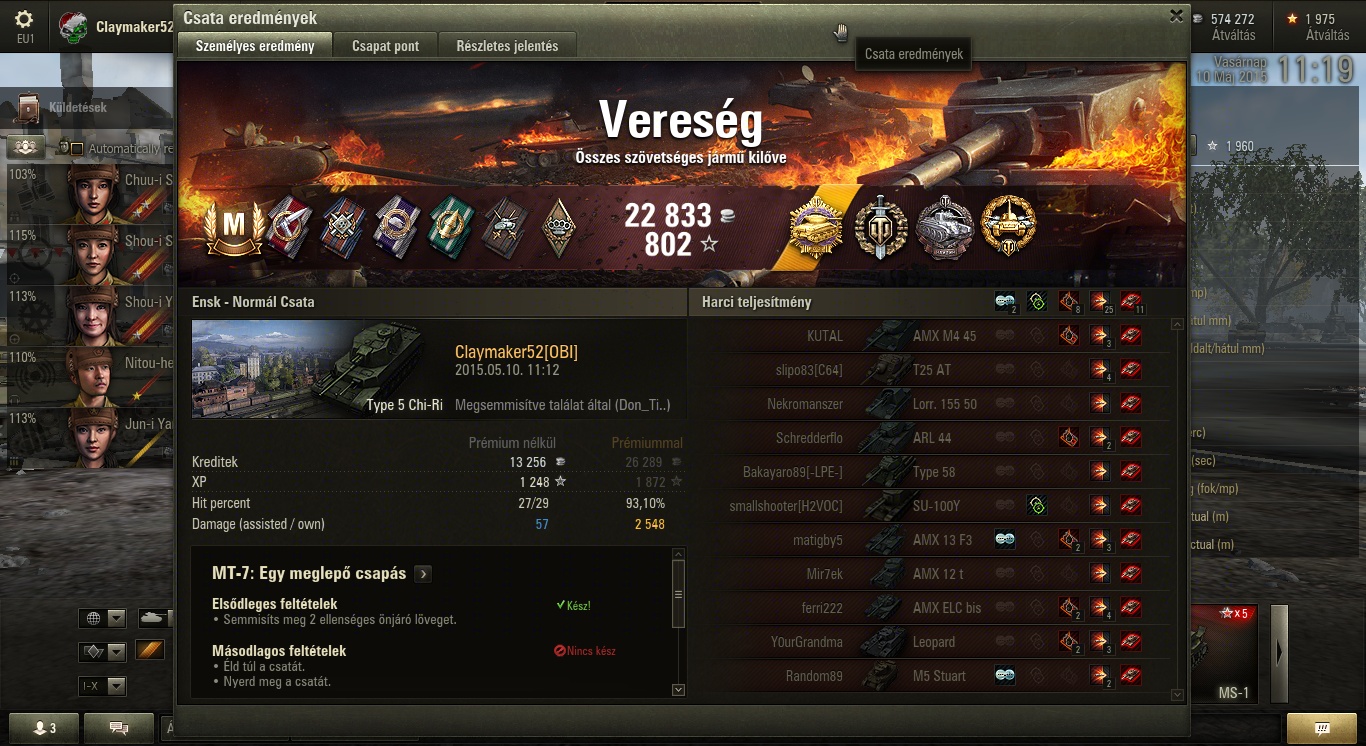The image size is (1366, 746).
Task: Click the Random89 M5 Stuart row
Action: coord(930,676)
